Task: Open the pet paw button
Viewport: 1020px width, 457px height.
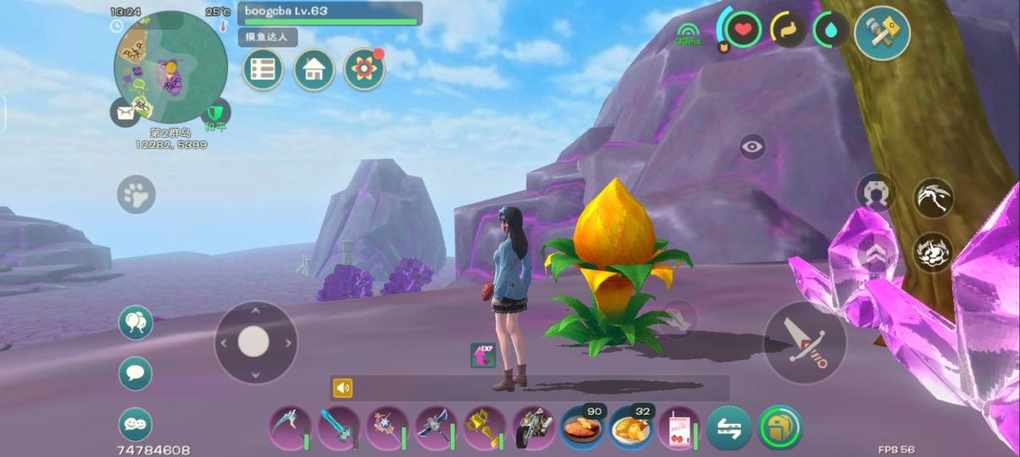Action: pyautogui.click(x=136, y=194)
